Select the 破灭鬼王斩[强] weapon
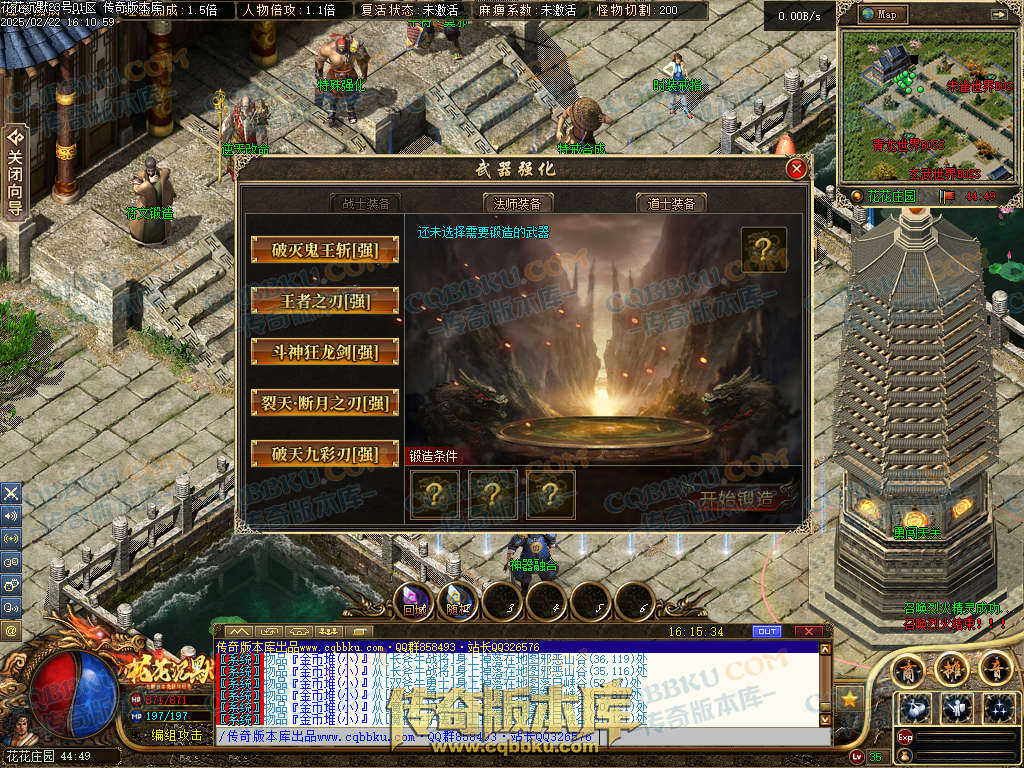The width and height of the screenshot is (1024, 768). [x=325, y=249]
